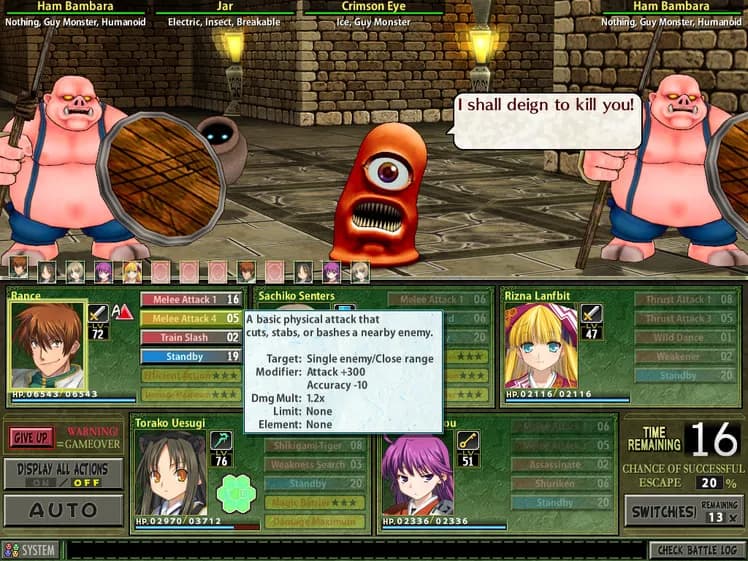Image resolution: width=748 pixels, height=561 pixels.
Task: Open the System menu
Action: (x=31, y=550)
